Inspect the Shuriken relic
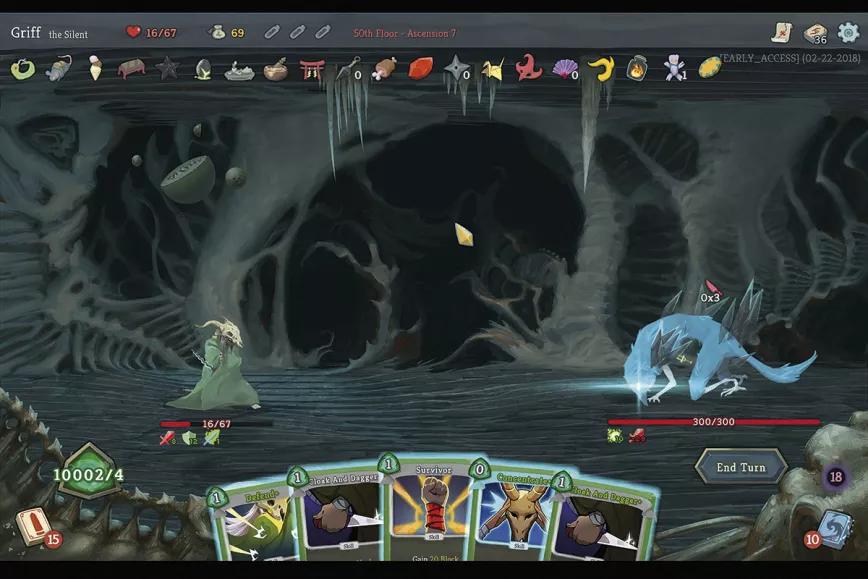The width and height of the screenshot is (868, 579). pyautogui.click(x=456, y=68)
